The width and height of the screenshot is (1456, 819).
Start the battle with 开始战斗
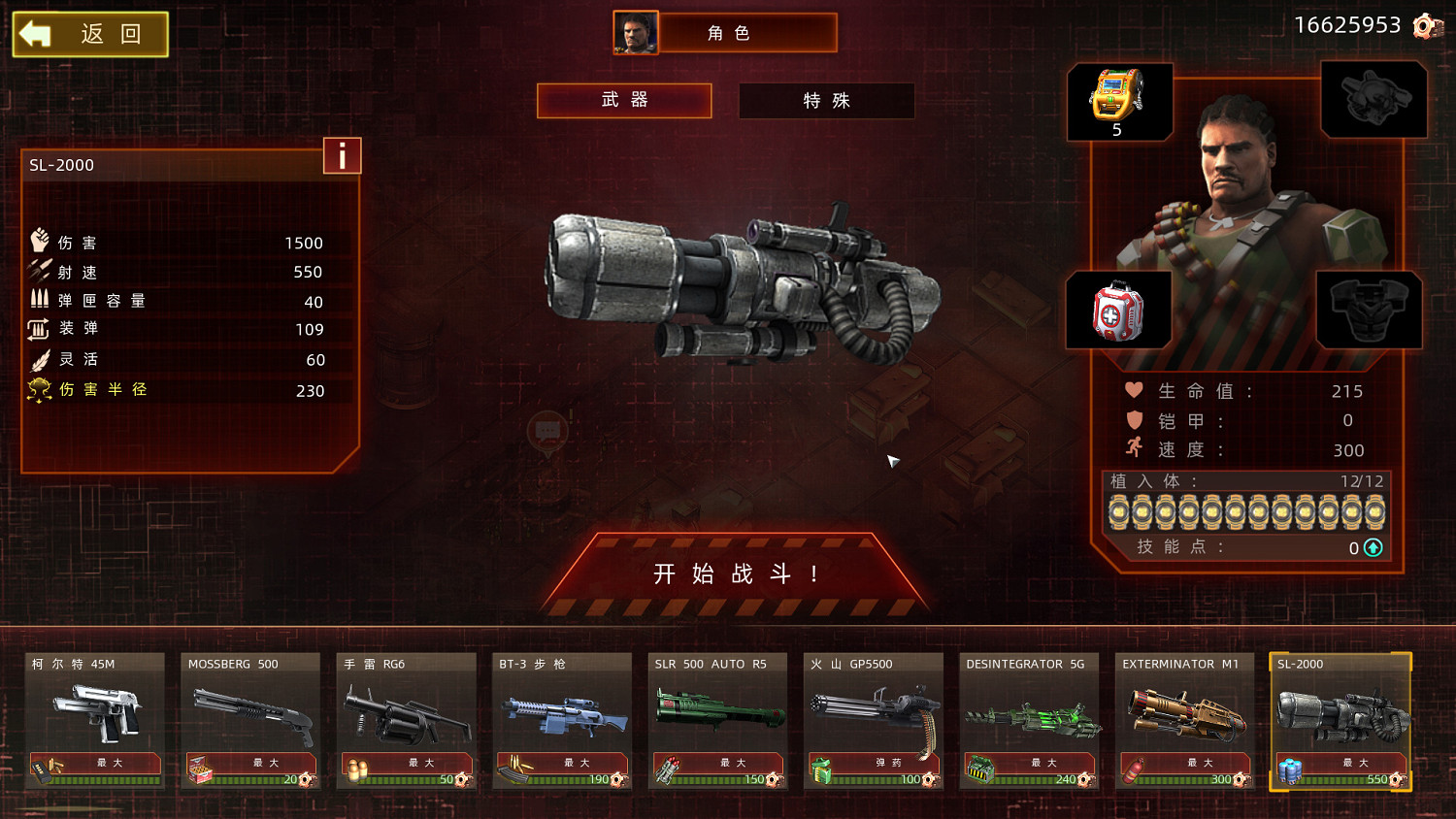click(x=736, y=573)
